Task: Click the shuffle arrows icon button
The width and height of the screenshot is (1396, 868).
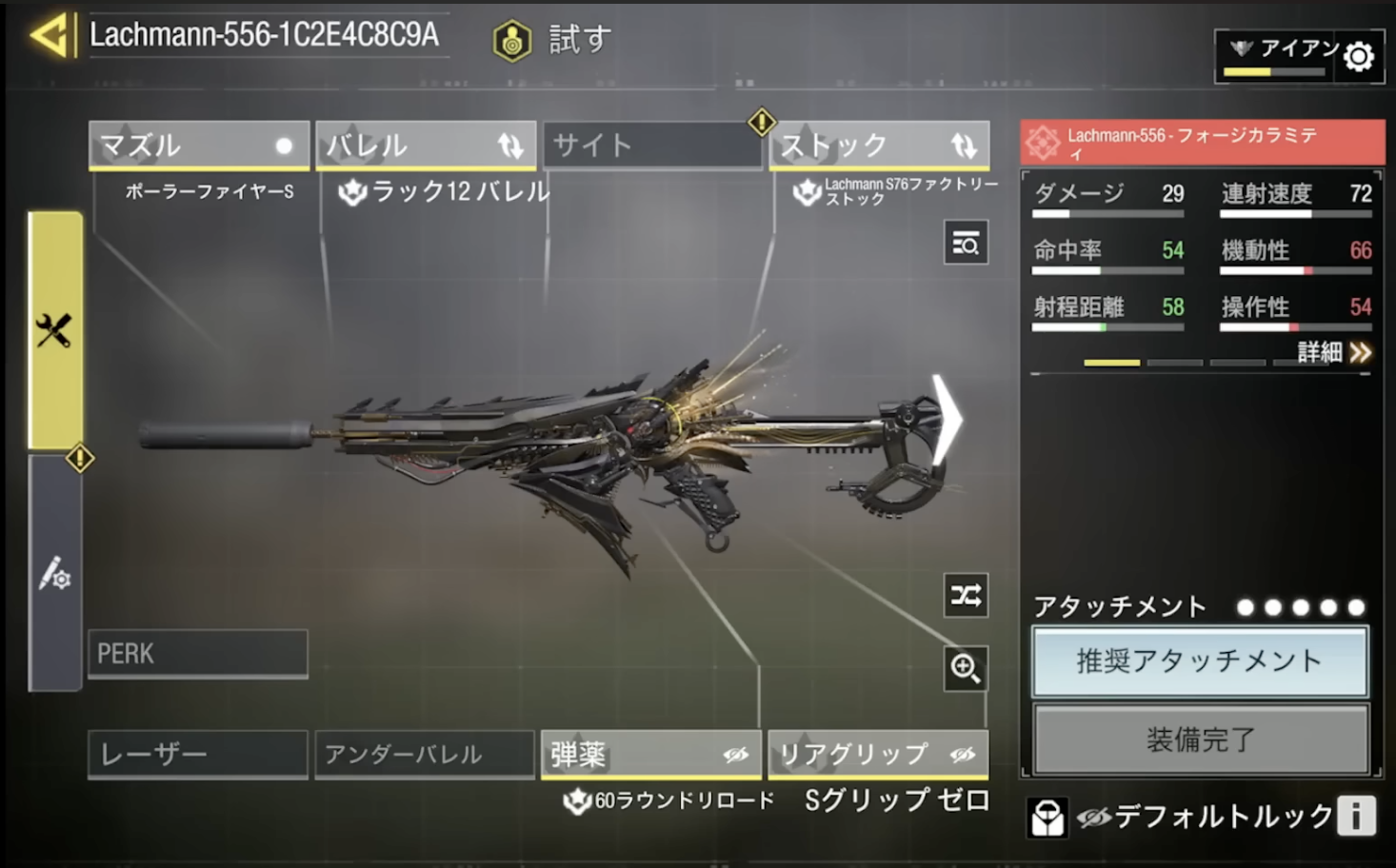Action: tap(965, 596)
